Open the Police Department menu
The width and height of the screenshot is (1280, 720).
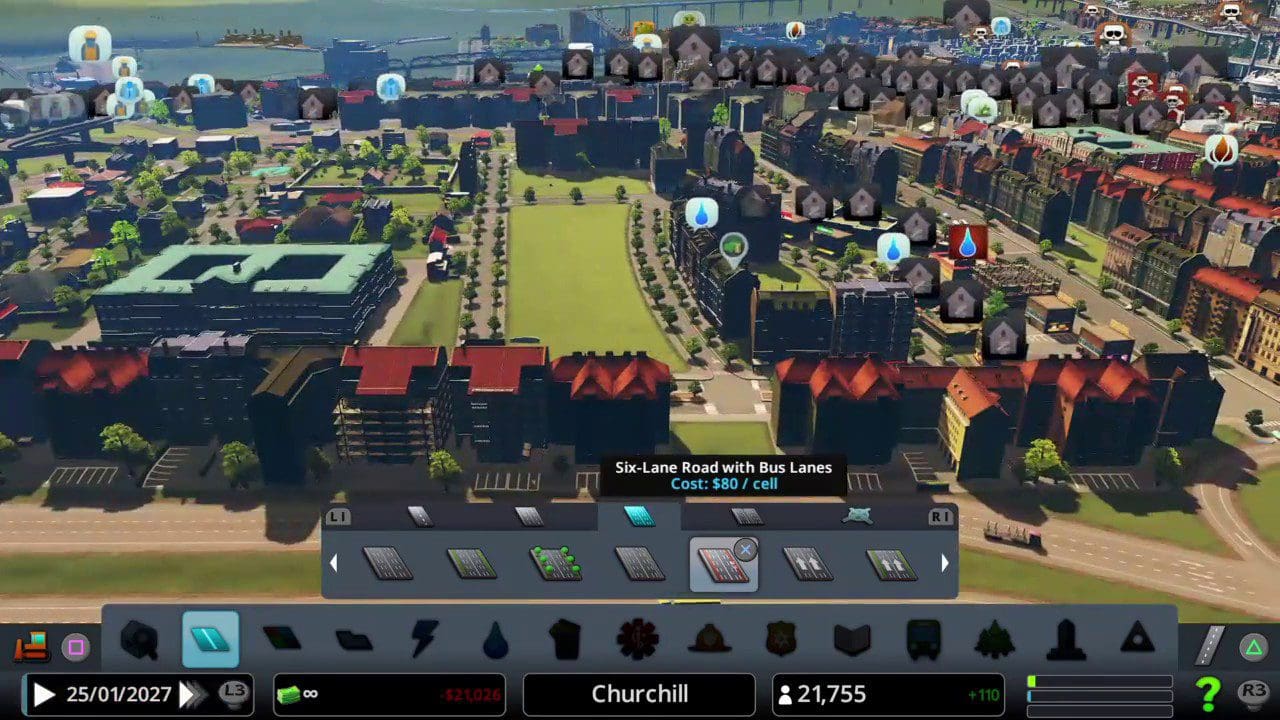(780, 640)
